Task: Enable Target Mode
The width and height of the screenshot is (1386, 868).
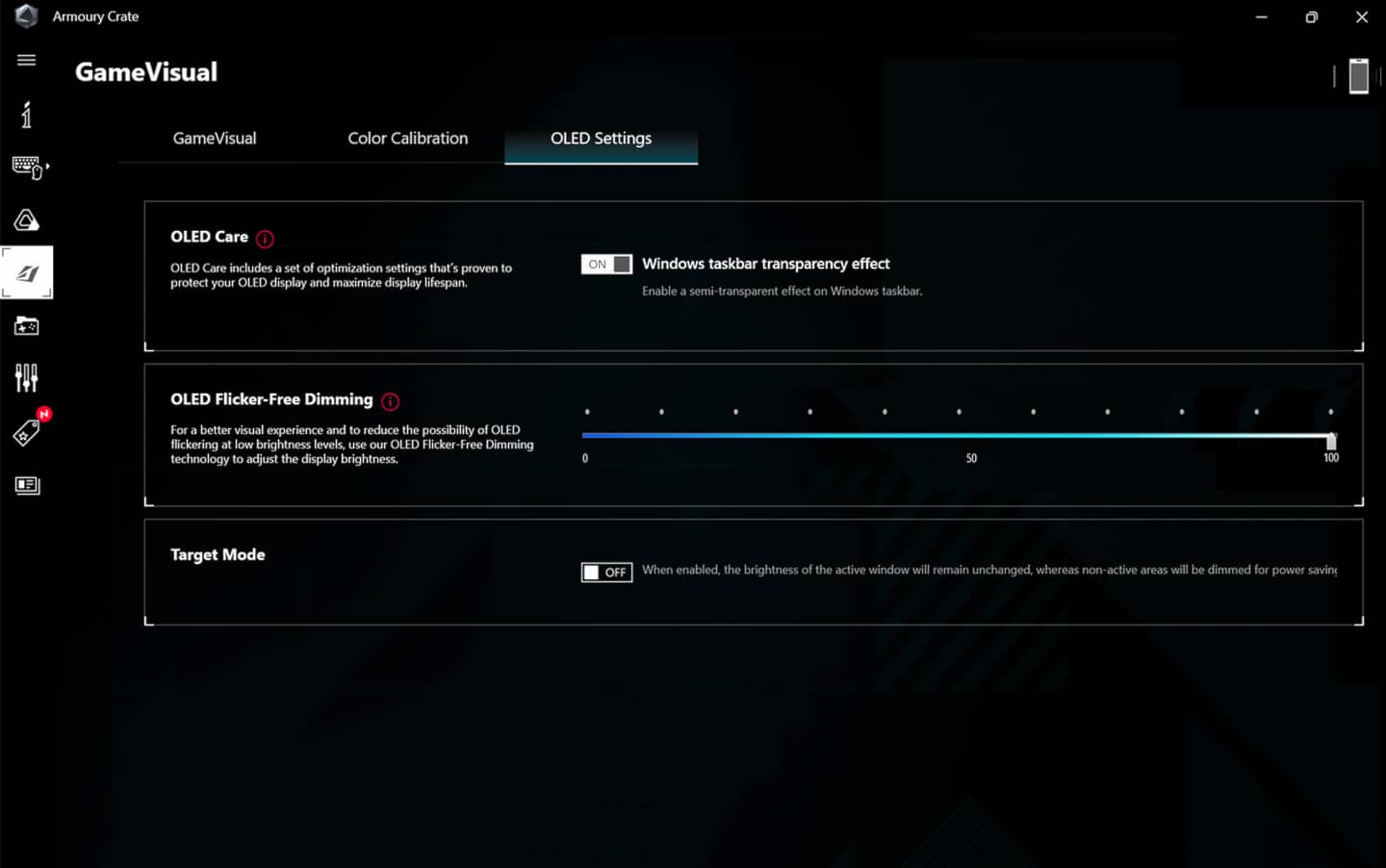Action: (606, 572)
